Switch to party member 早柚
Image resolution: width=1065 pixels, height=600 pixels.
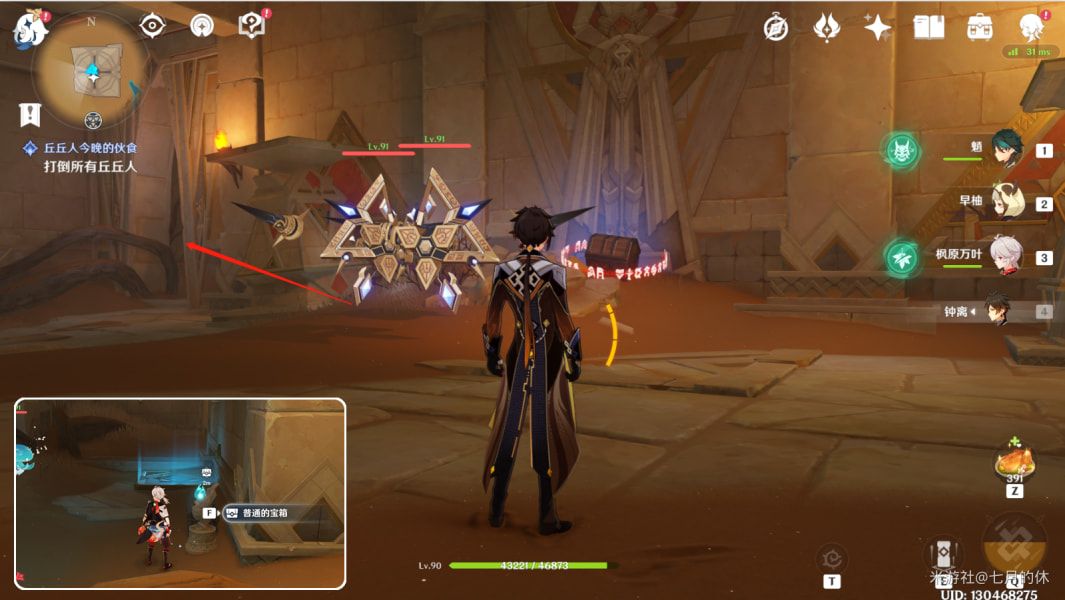pos(1005,203)
